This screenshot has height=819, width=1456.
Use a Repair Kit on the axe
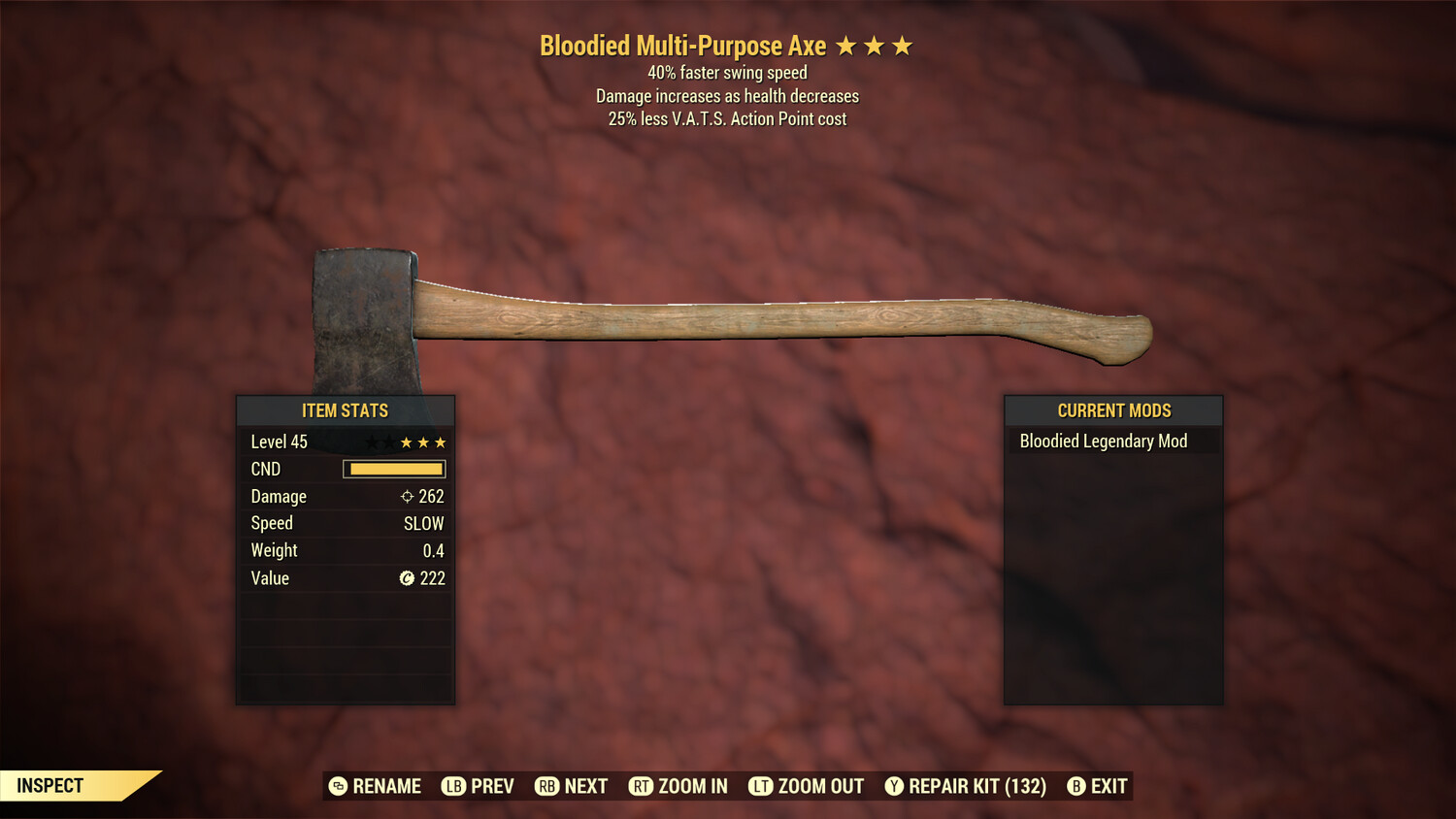pyautogui.click(x=966, y=786)
